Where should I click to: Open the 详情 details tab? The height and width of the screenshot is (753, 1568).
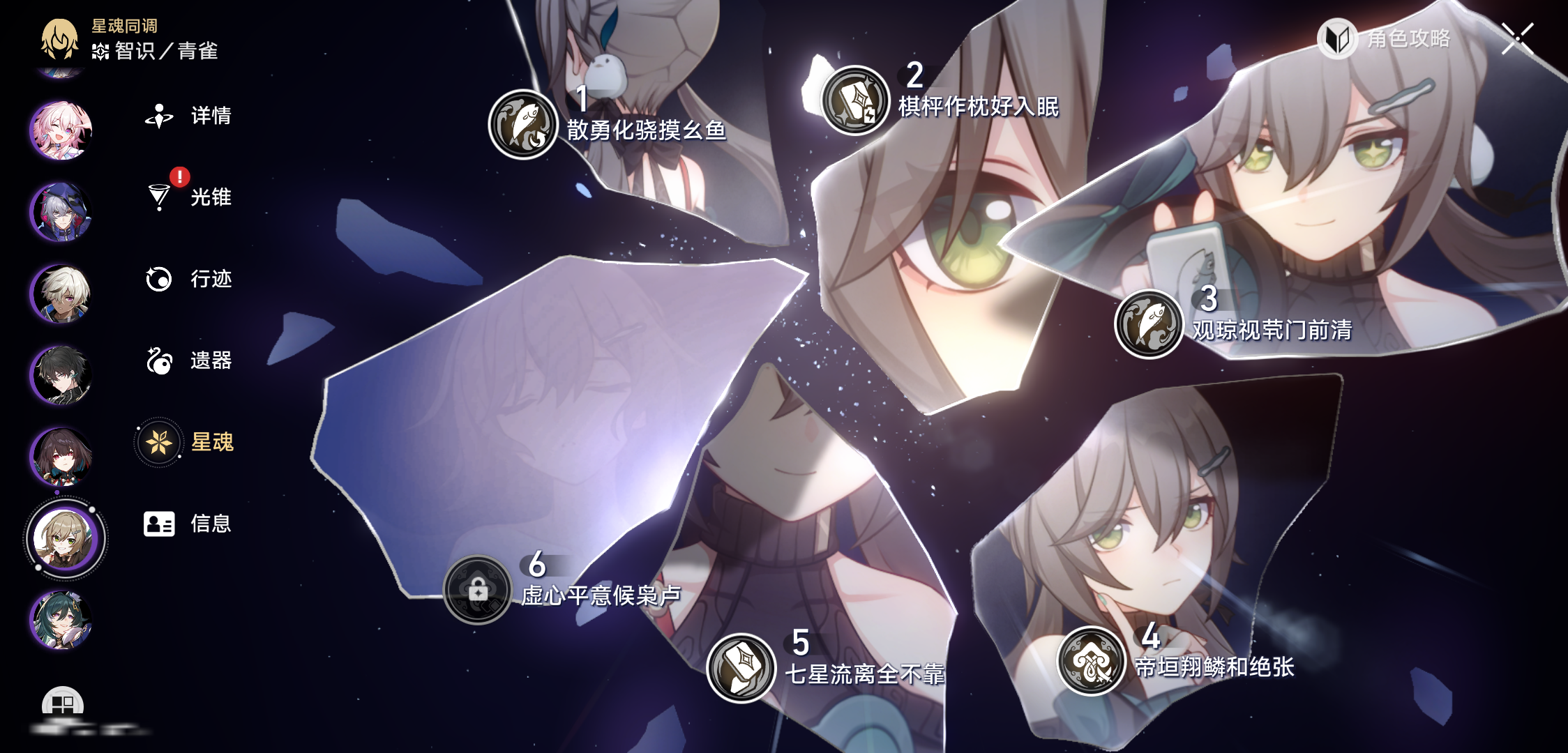[188, 116]
